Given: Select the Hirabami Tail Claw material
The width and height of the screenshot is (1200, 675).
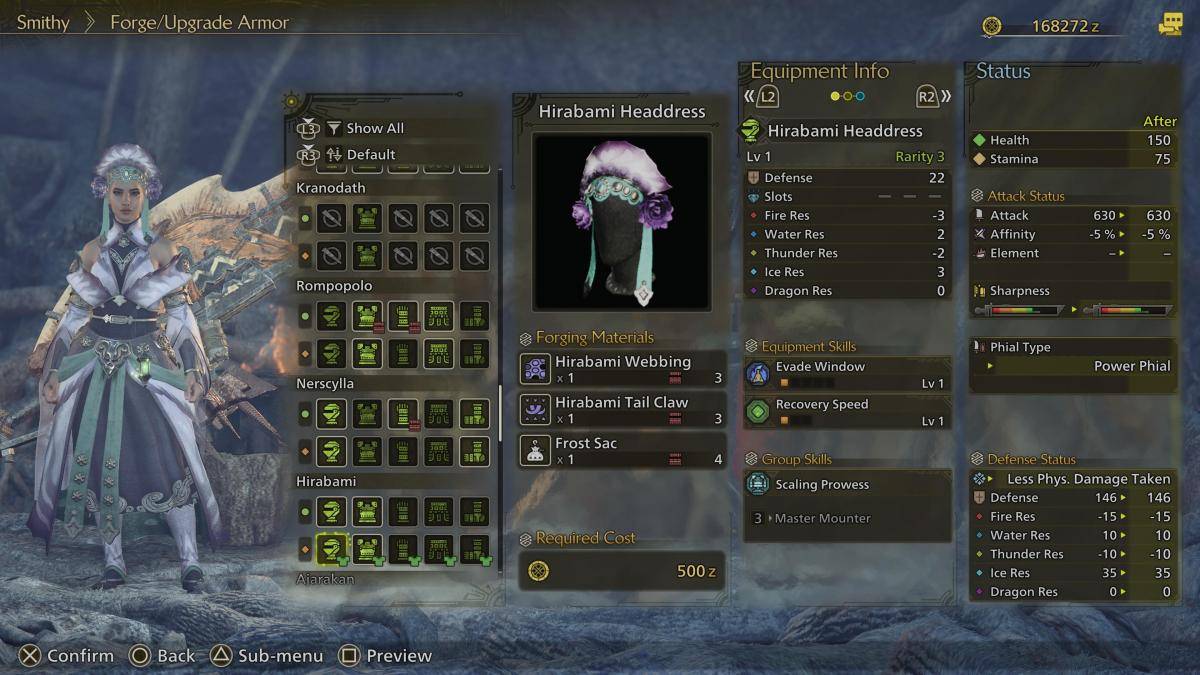Looking at the screenshot, I should point(622,410).
